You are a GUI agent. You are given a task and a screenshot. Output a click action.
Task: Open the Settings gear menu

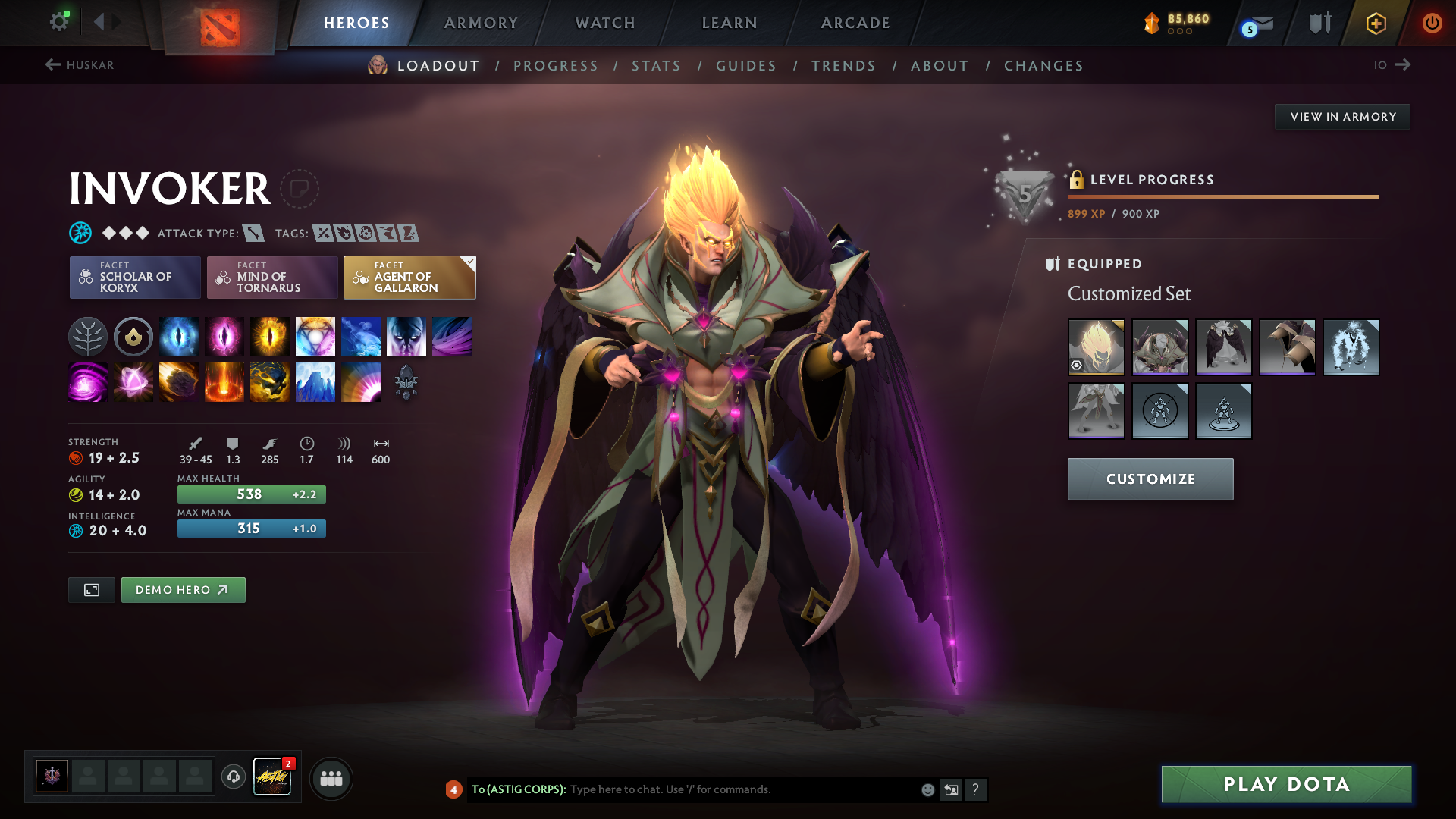click(x=58, y=22)
